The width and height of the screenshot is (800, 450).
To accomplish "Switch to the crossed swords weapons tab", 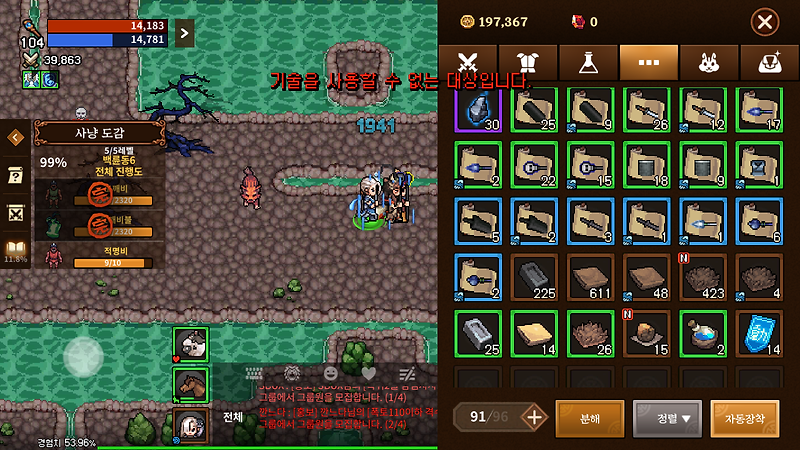I will (x=468, y=62).
